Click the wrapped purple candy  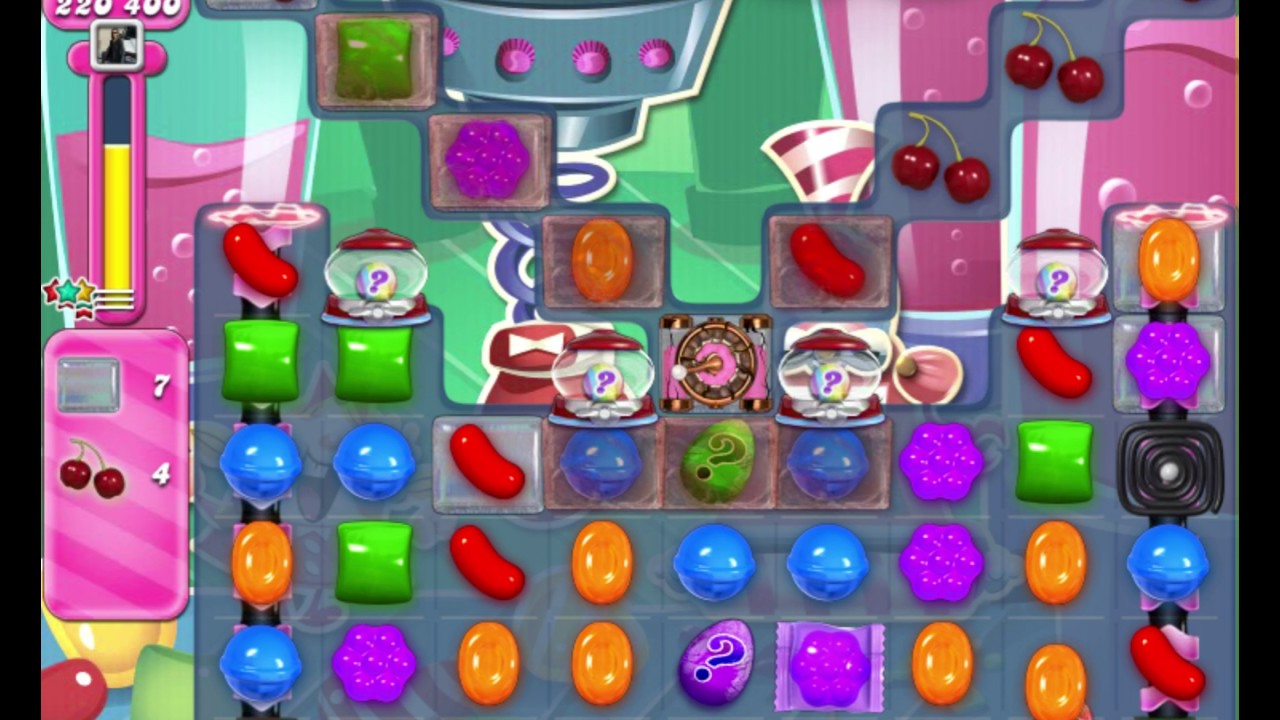point(828,663)
